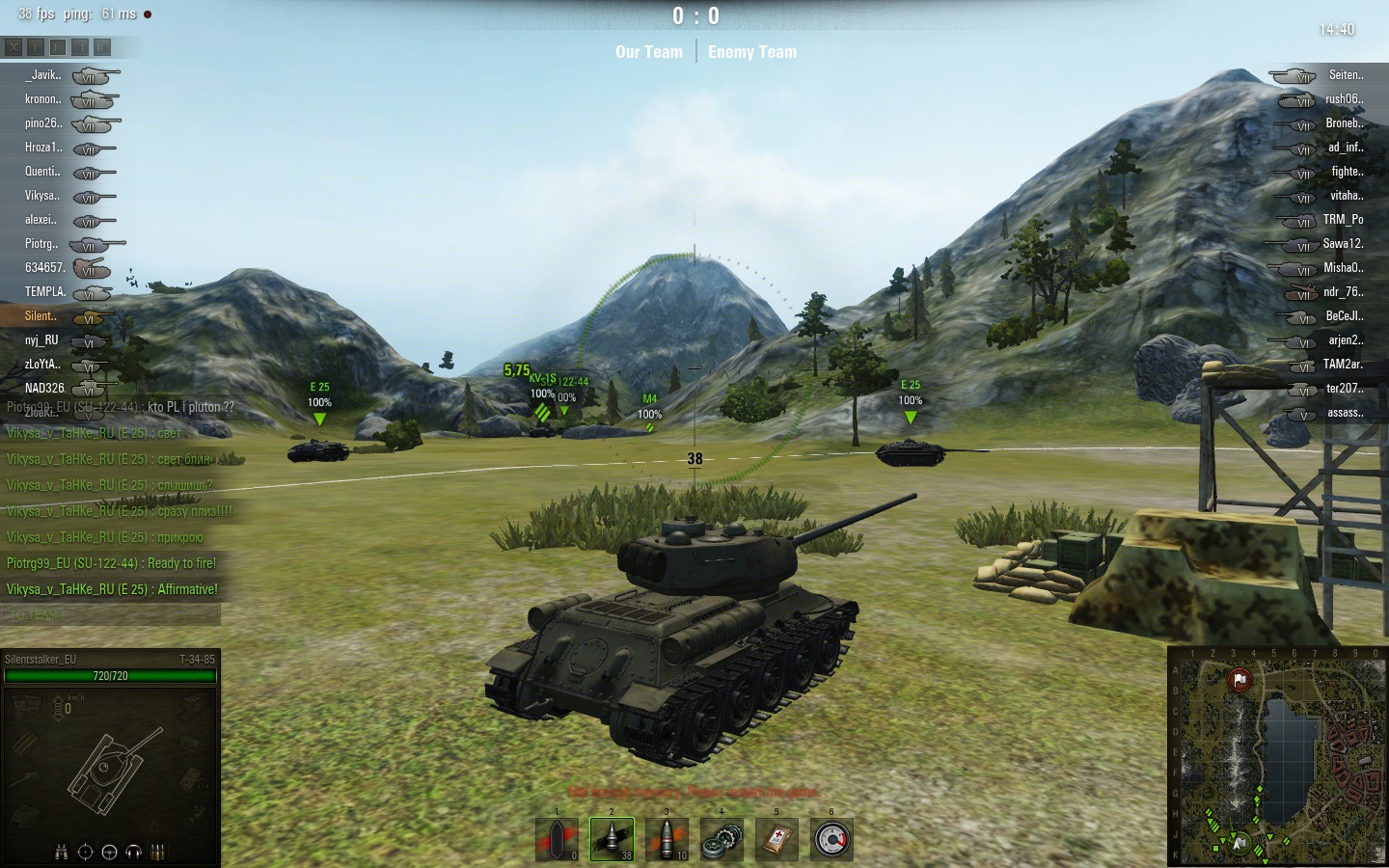
Task: Select the armor-piercing shell with 38 rounds
Action: tap(612, 839)
